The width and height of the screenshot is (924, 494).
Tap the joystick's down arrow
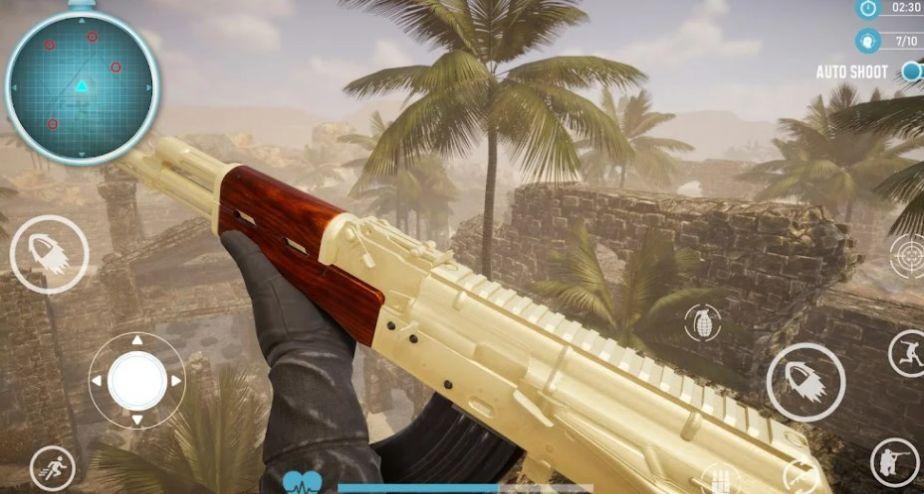click(x=137, y=420)
